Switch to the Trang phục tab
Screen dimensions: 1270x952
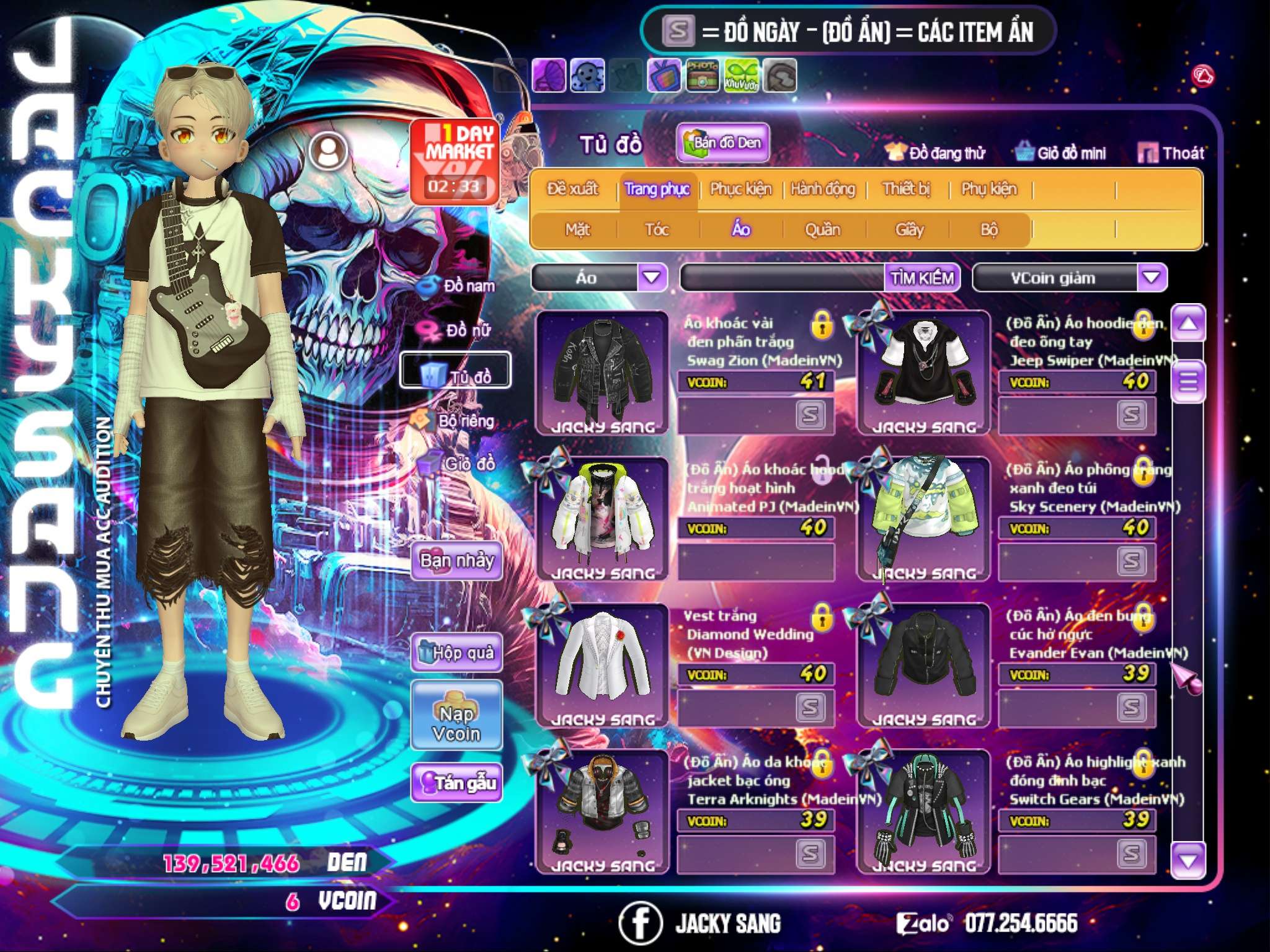coord(657,189)
